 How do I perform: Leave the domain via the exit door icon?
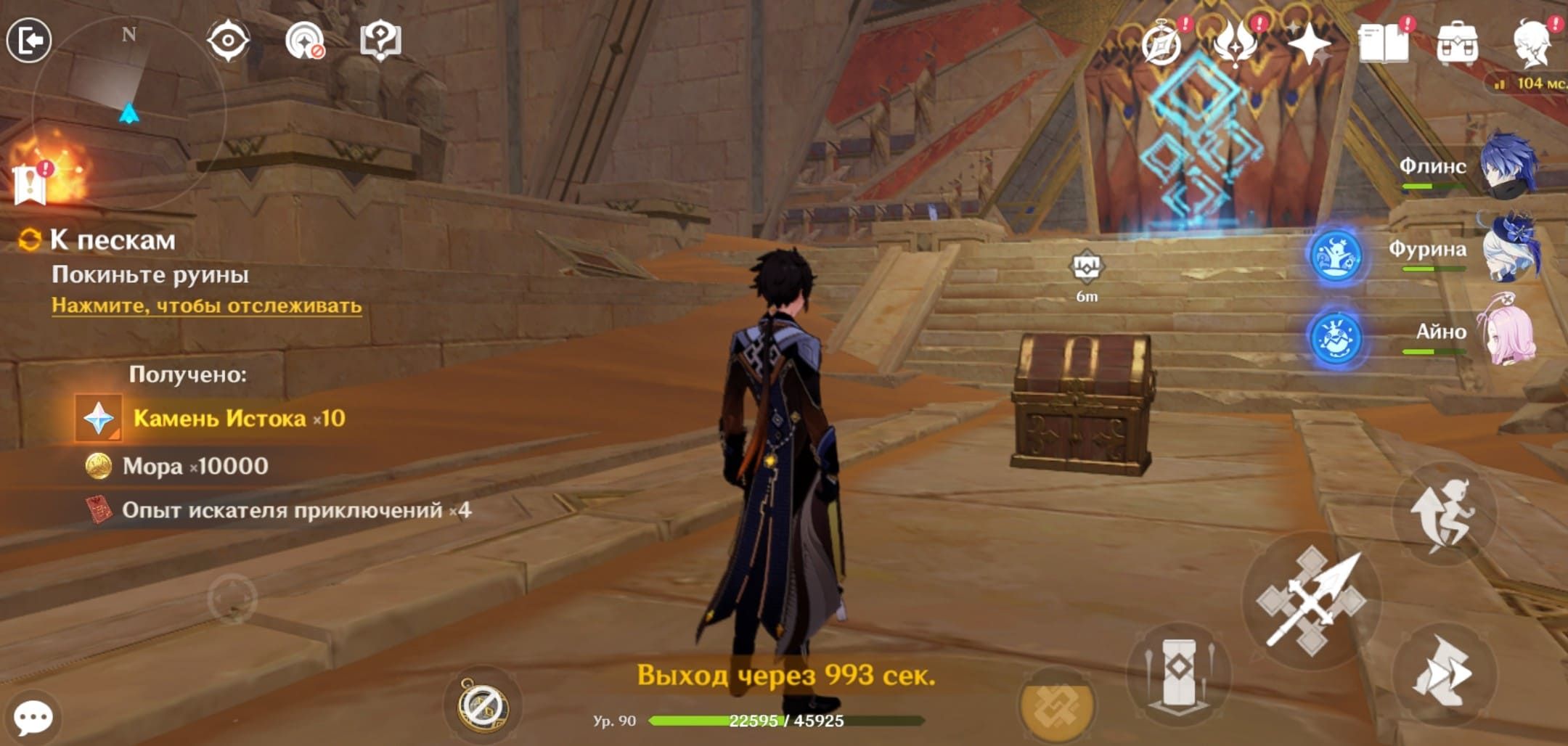coord(29,40)
